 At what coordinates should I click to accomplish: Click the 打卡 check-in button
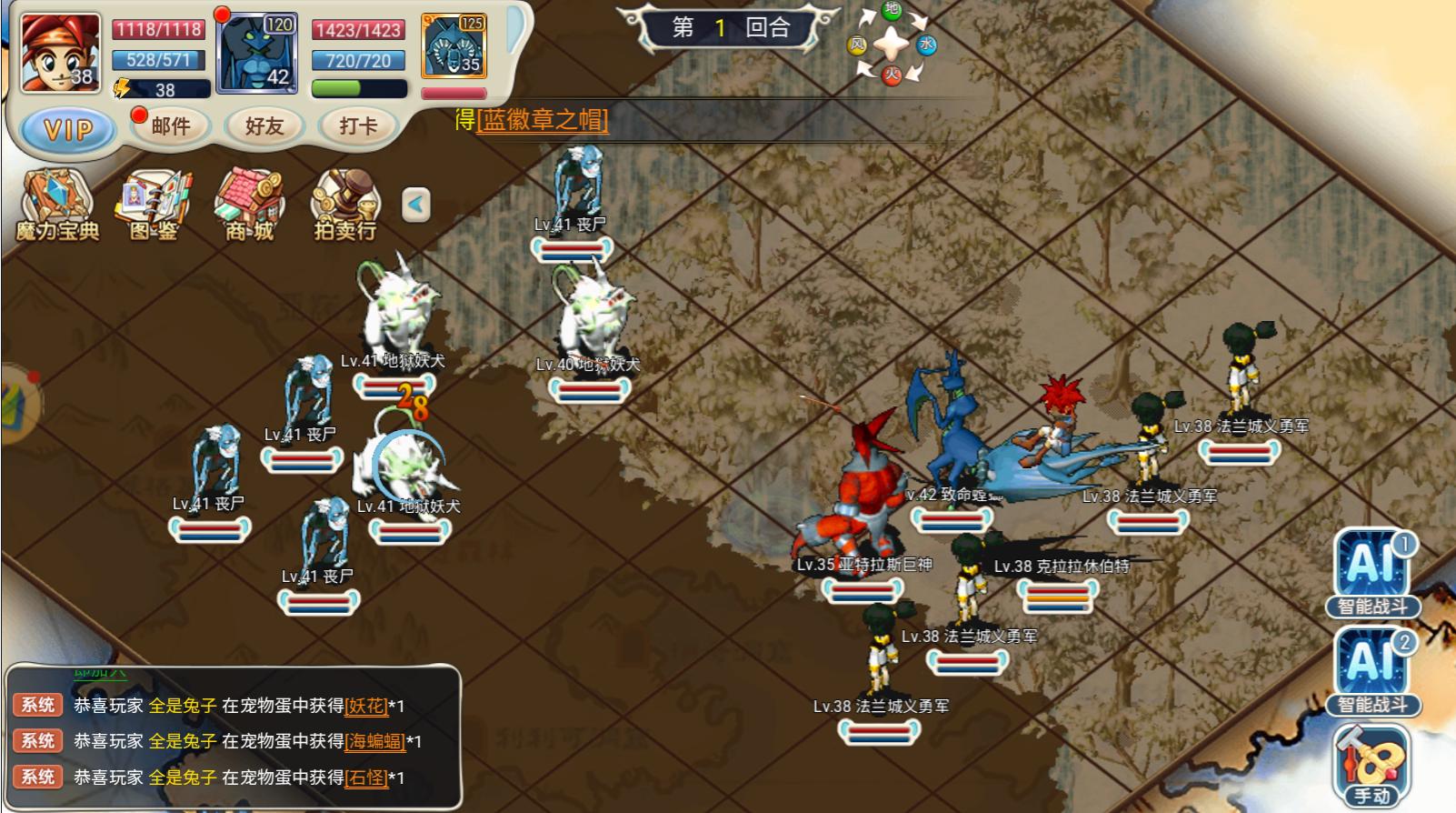358,126
